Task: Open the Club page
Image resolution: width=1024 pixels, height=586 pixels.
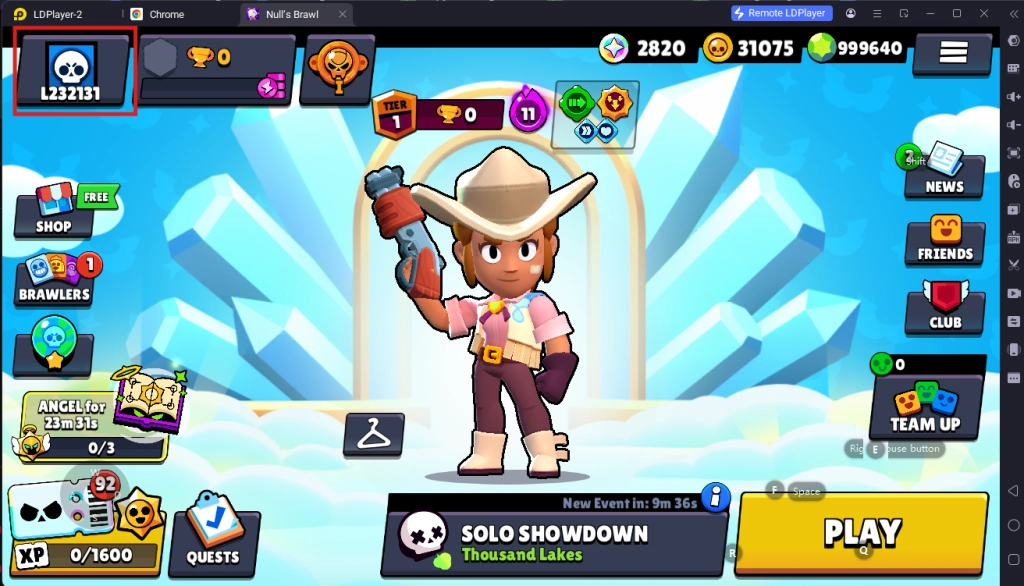Action: [944, 308]
